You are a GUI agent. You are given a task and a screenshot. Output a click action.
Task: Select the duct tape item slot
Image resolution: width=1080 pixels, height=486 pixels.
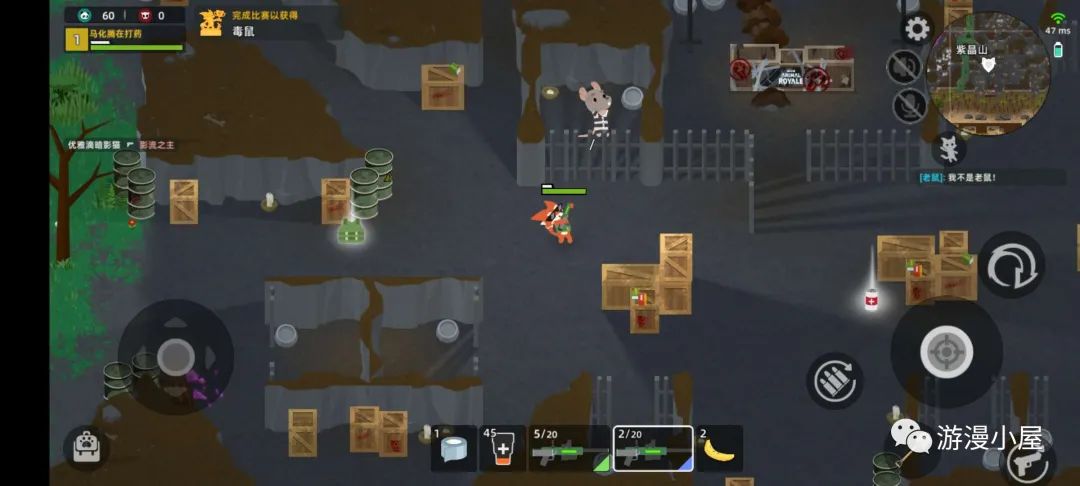(454, 449)
